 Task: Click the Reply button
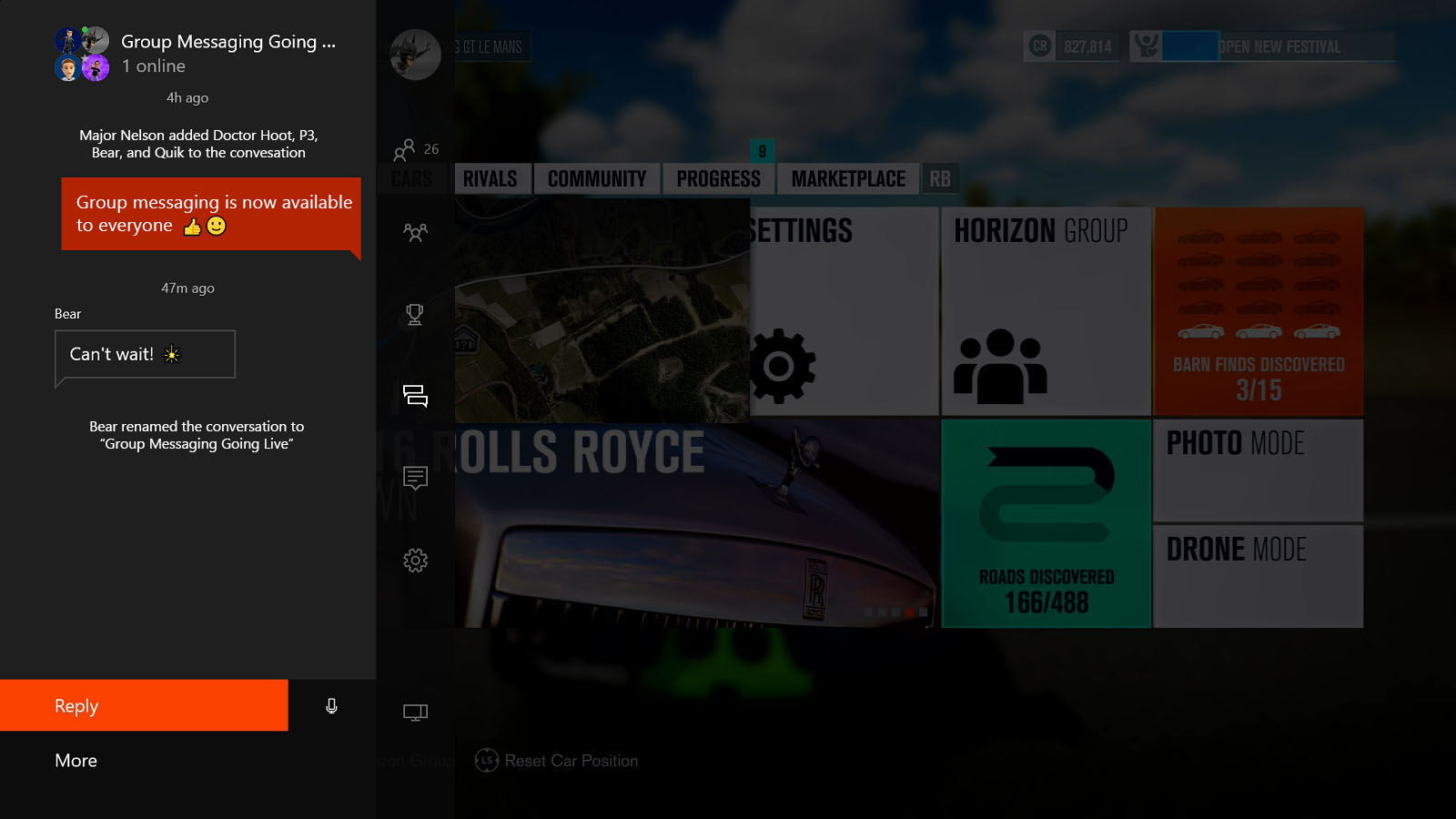[144, 705]
